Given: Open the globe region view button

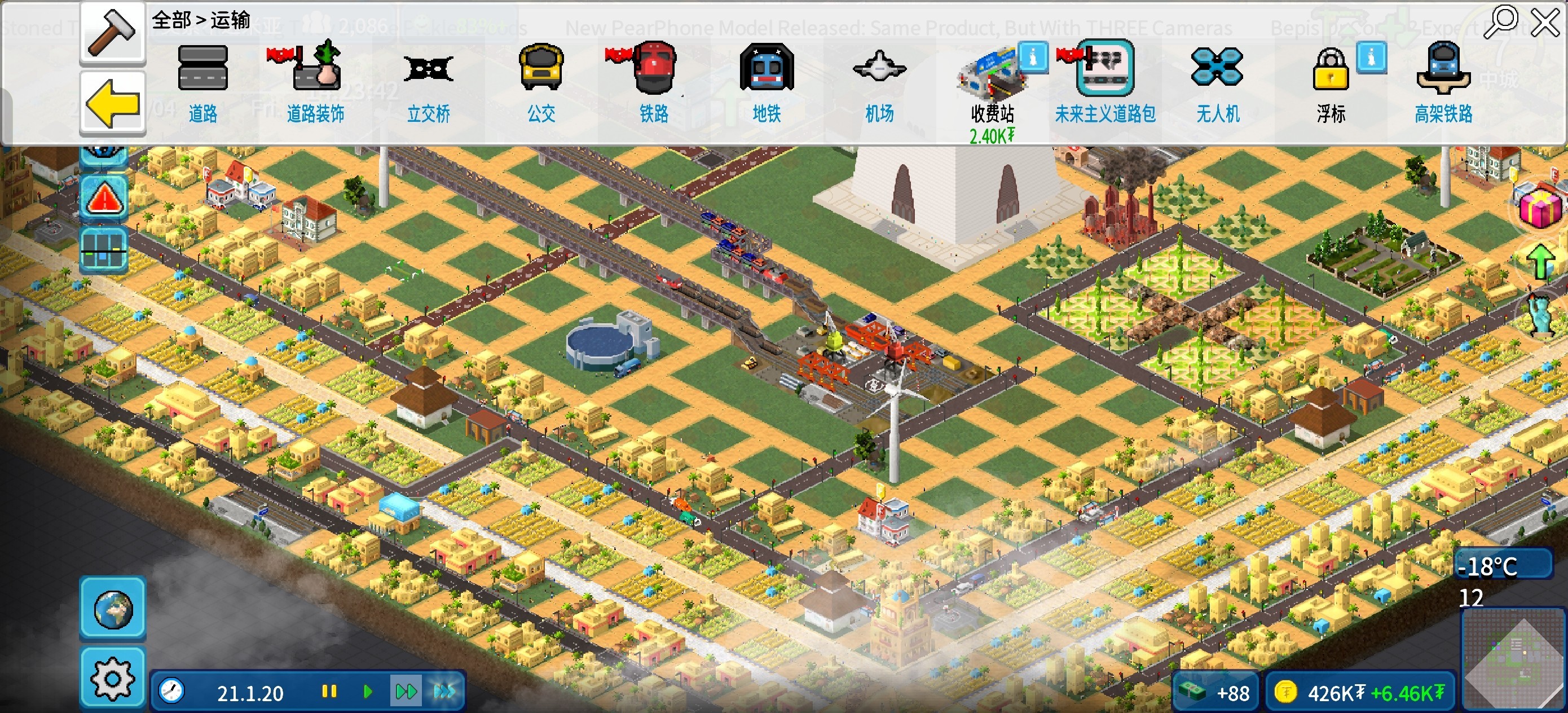Looking at the screenshot, I should 113,608.
